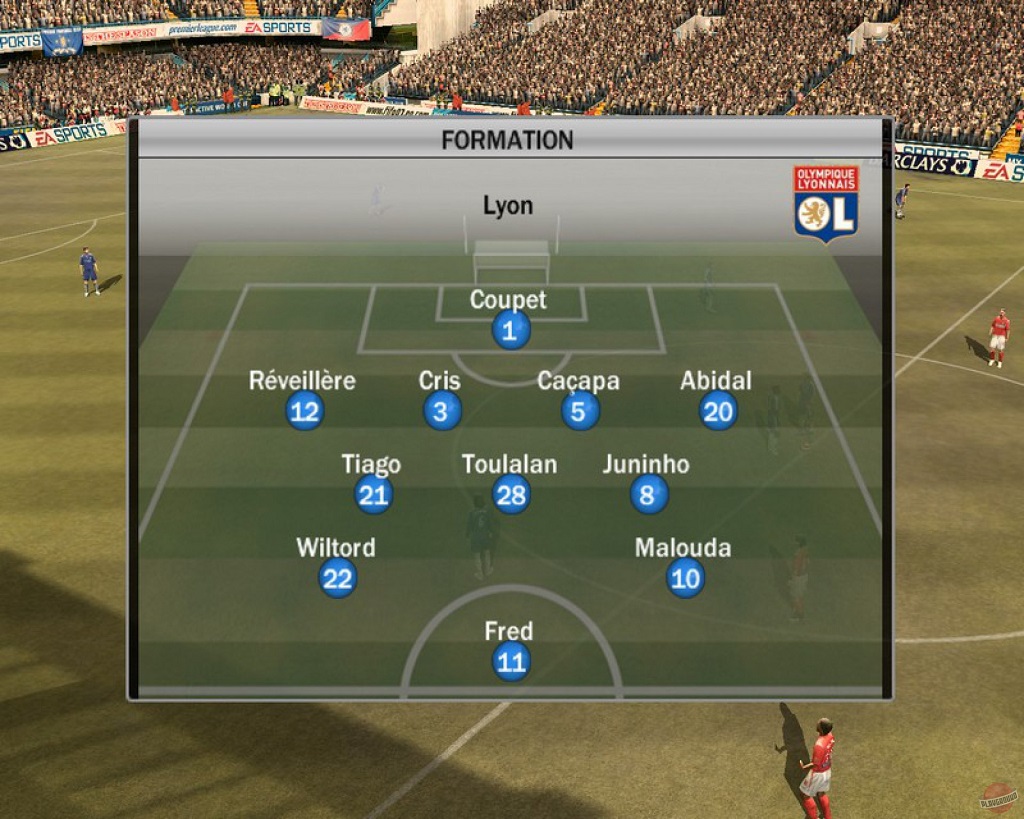The image size is (1024, 819).
Task: Choose striker Fred number 11
Action: (x=510, y=662)
